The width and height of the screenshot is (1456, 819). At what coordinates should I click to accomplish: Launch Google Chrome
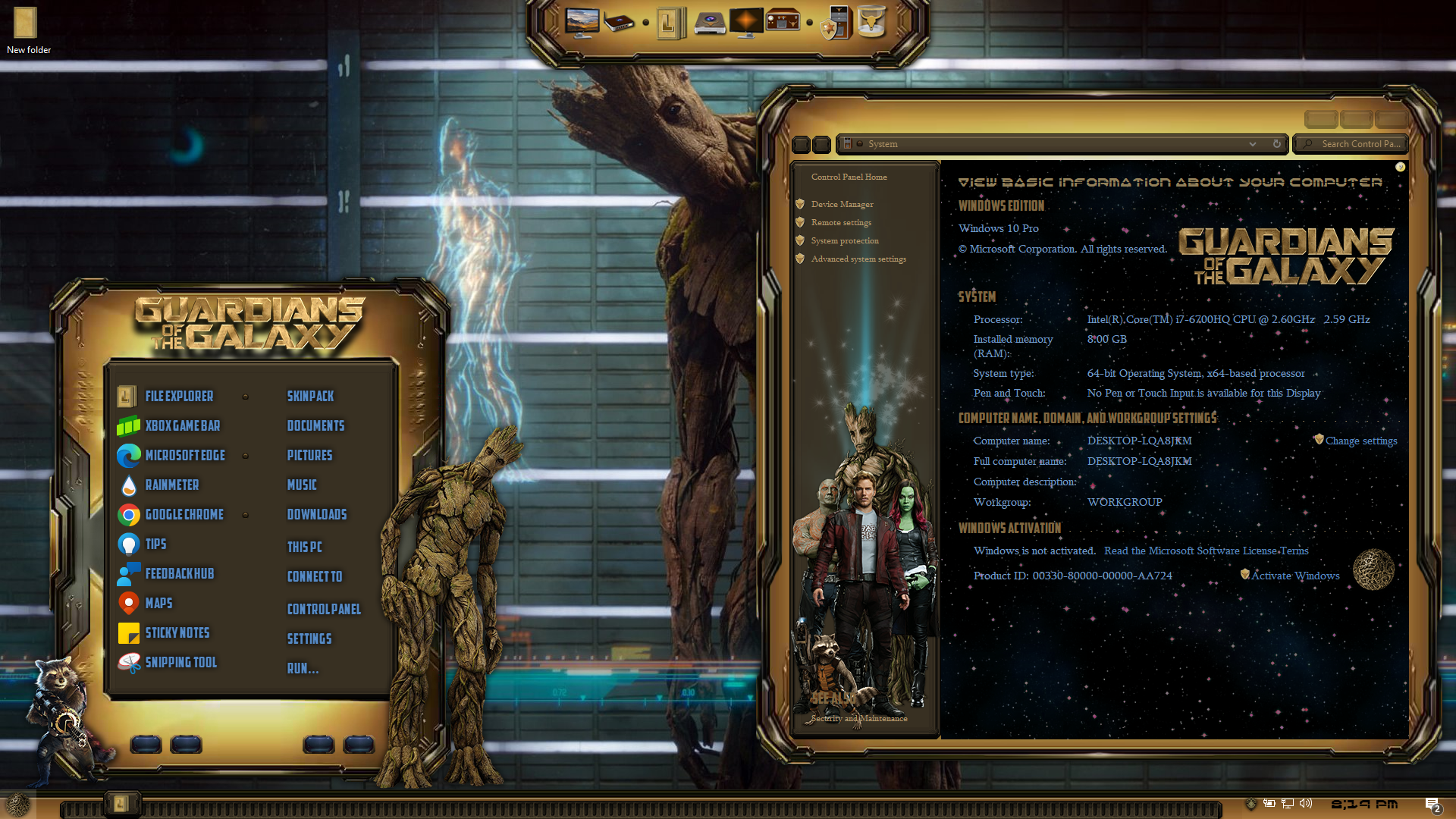(x=184, y=514)
